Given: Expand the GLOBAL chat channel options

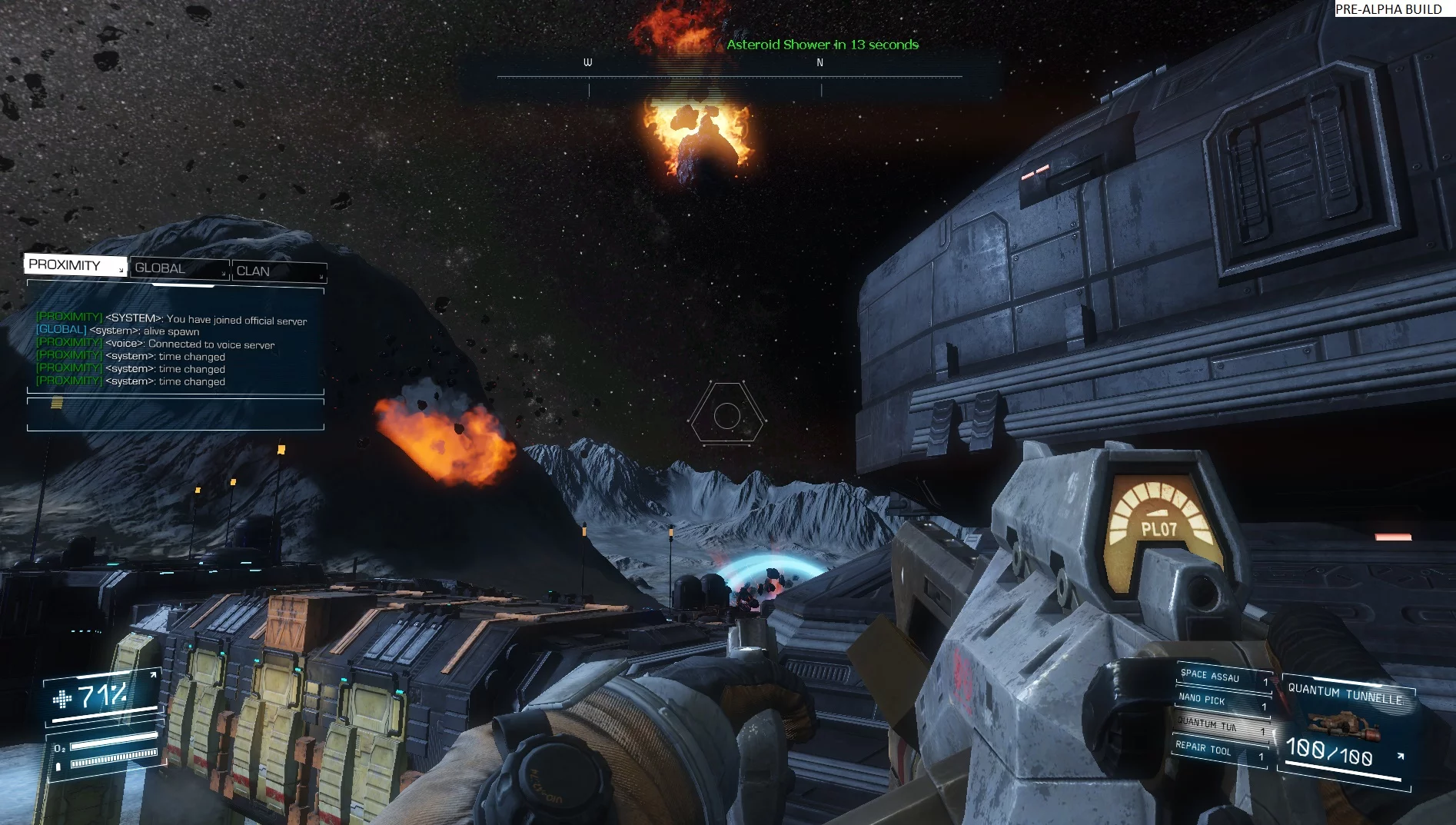Looking at the screenshot, I should coord(224,274).
